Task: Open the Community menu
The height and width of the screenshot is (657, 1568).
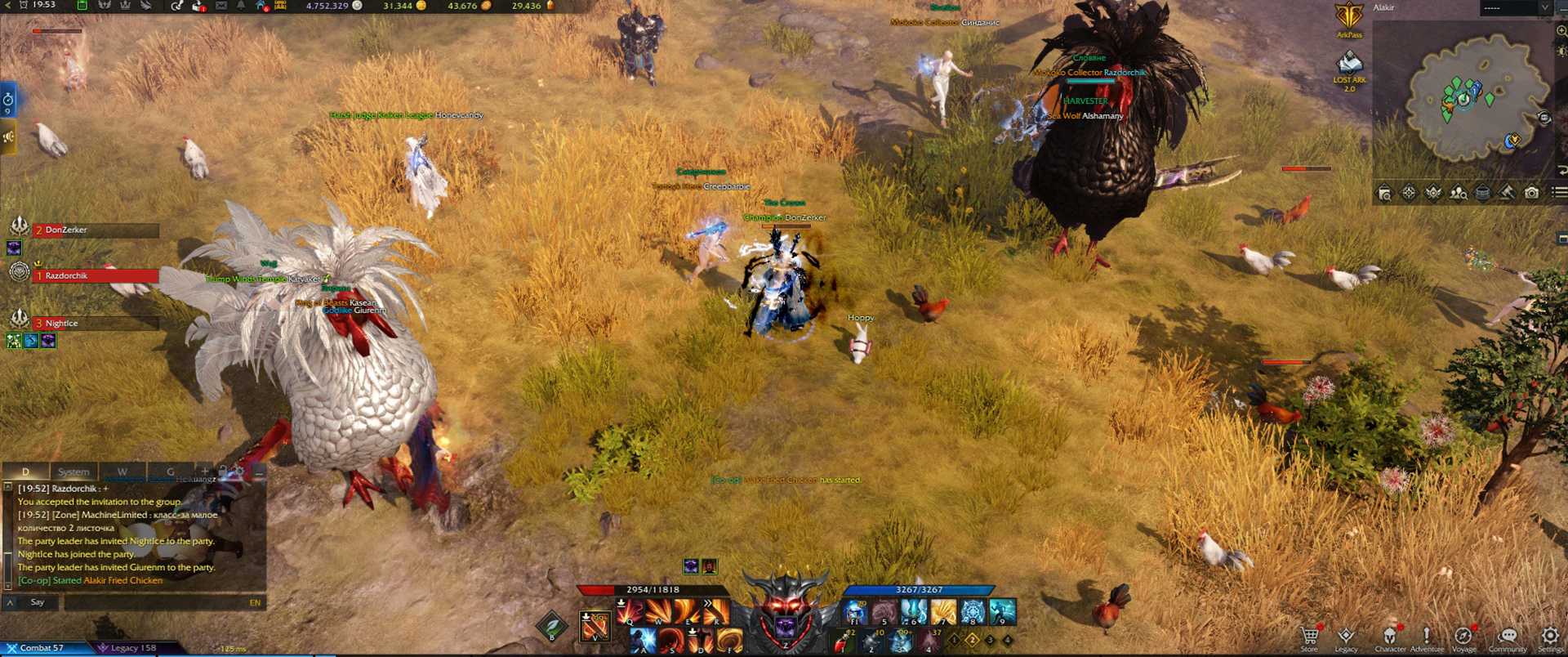Action: pos(1508,636)
